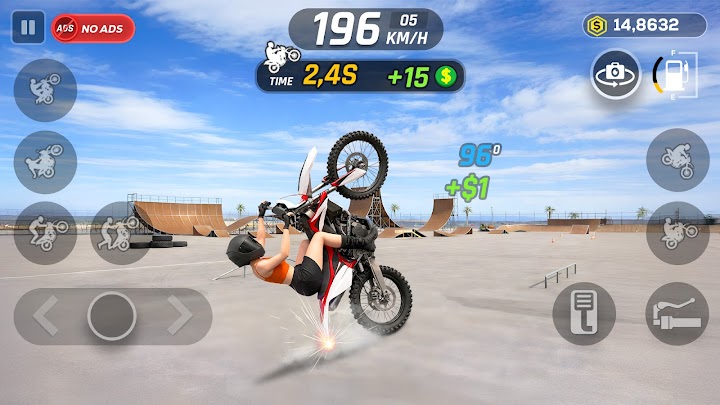
Task: Steer left with the left arrow
Action: point(46,316)
